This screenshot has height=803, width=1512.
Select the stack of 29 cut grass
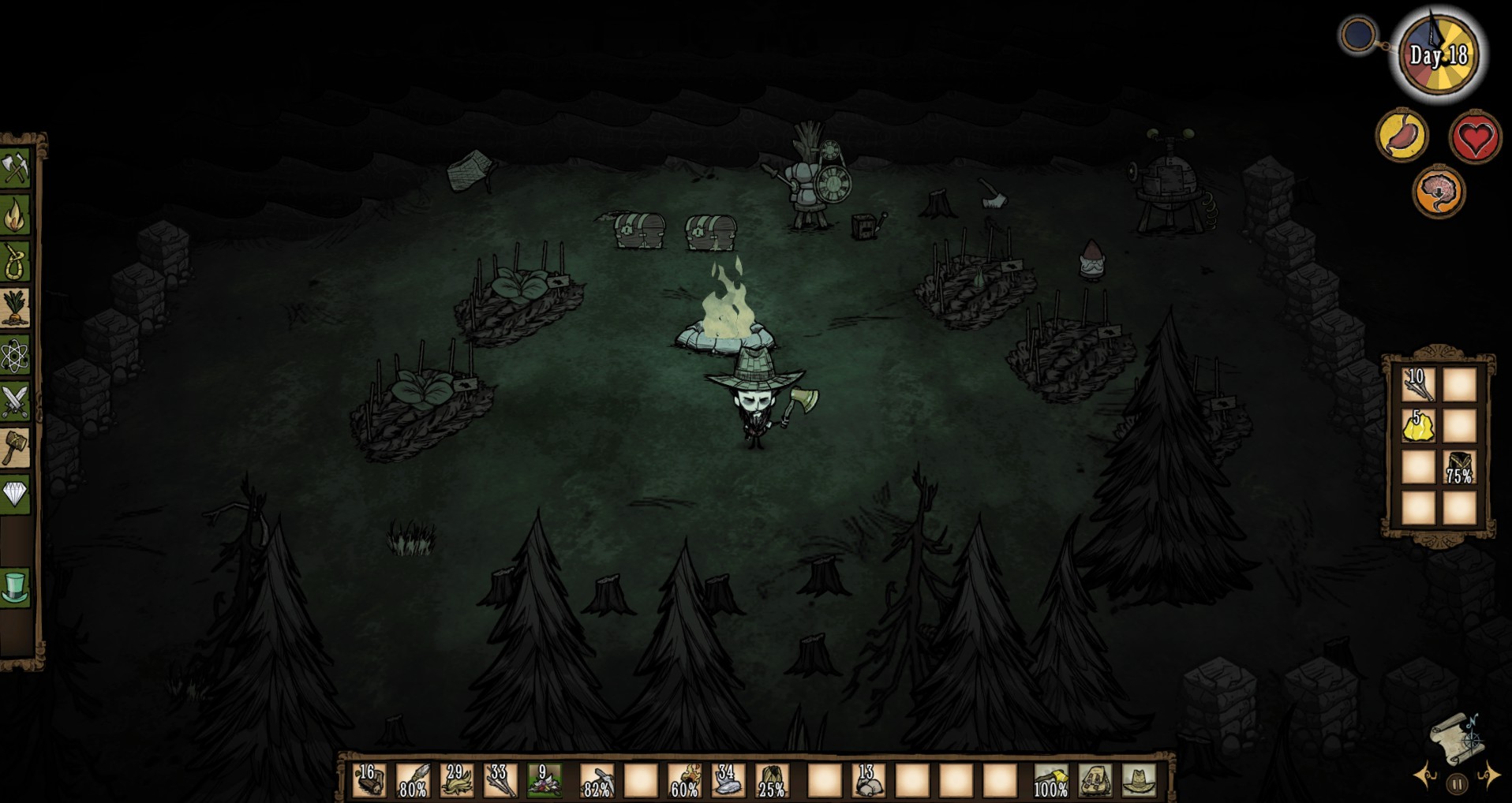click(x=456, y=779)
